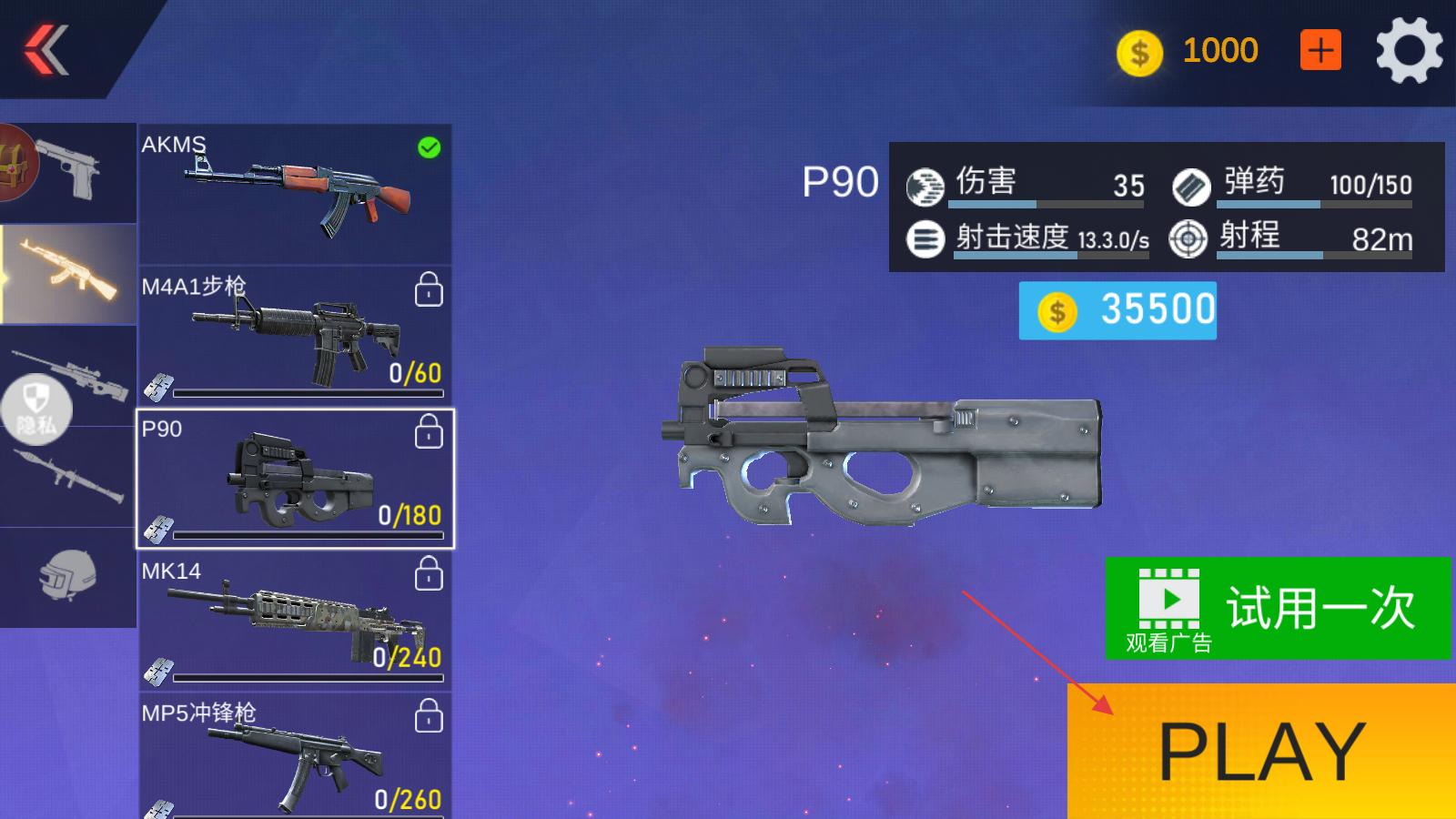The image size is (1456, 819).
Task: Watch an ad to trial the weapon
Action: coord(1278,608)
